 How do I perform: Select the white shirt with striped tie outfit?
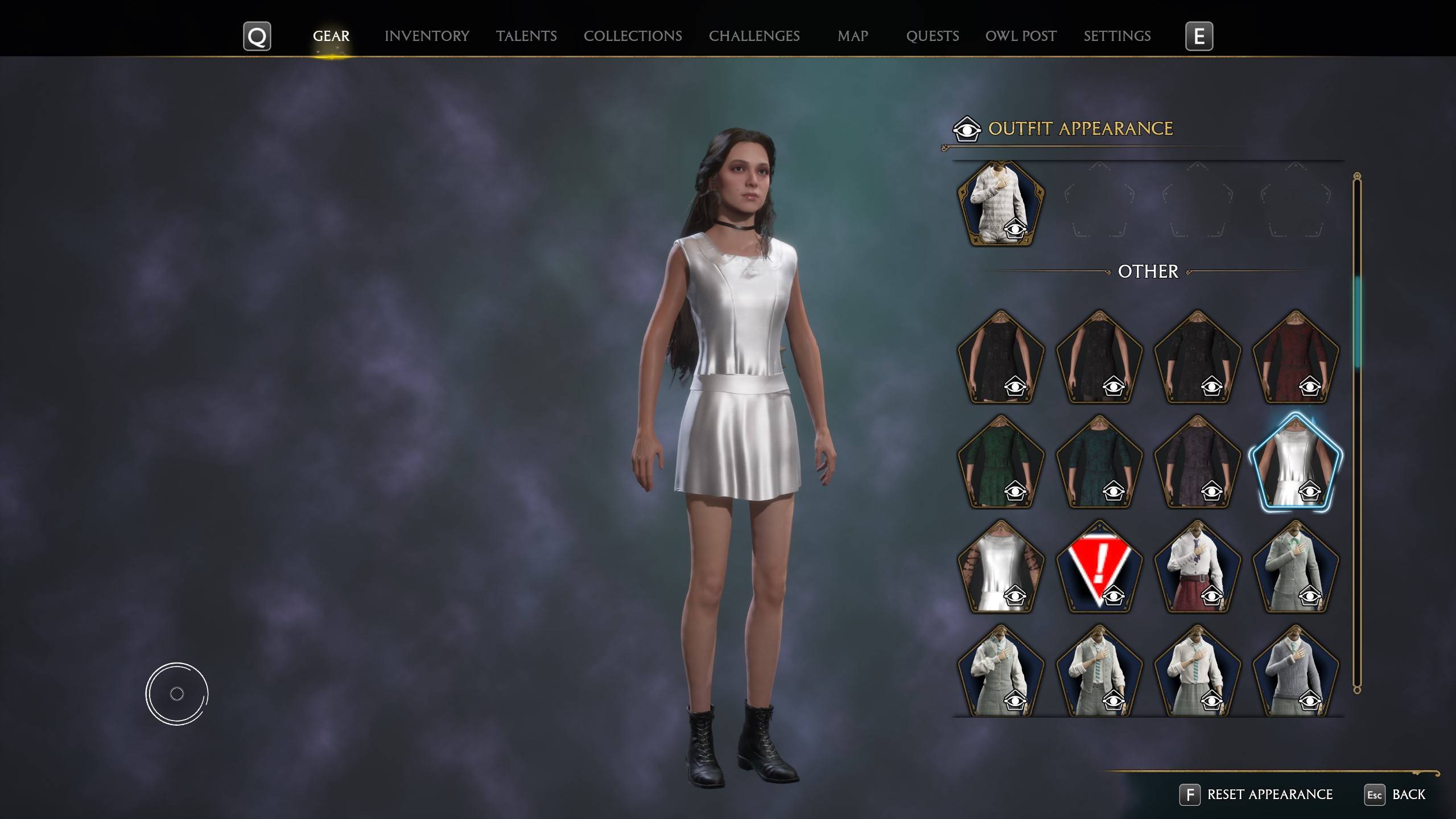coord(1197,672)
